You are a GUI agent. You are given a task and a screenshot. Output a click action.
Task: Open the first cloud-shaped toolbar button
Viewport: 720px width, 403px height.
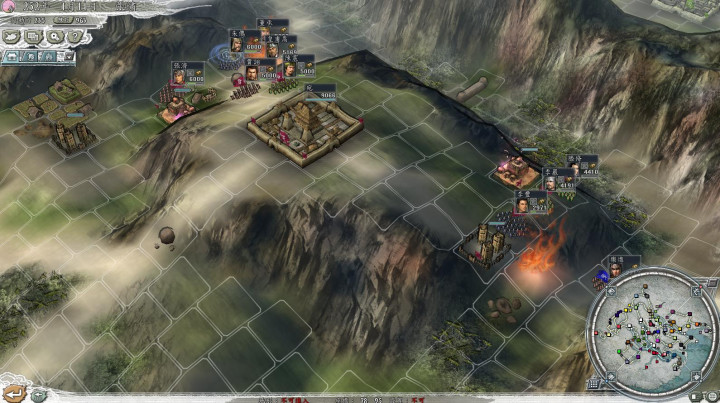[13, 36]
